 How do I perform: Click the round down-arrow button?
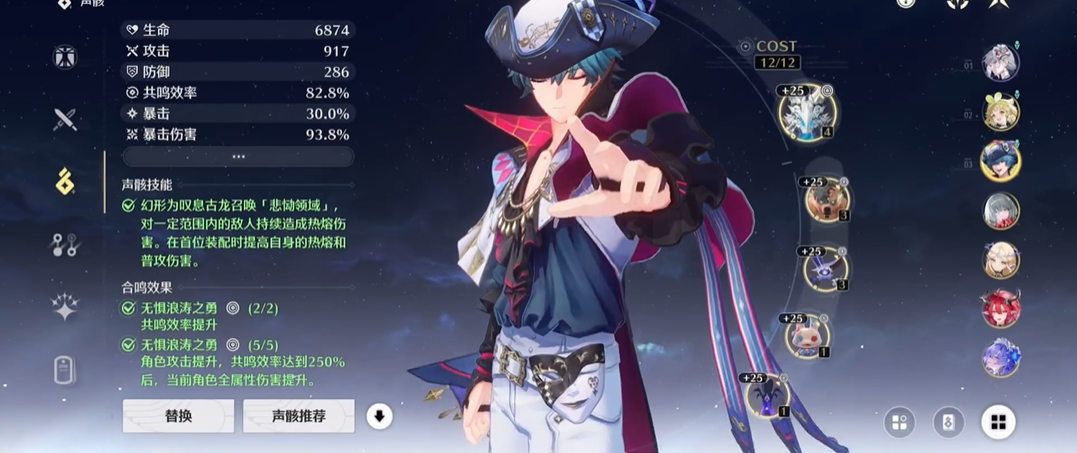click(x=379, y=416)
